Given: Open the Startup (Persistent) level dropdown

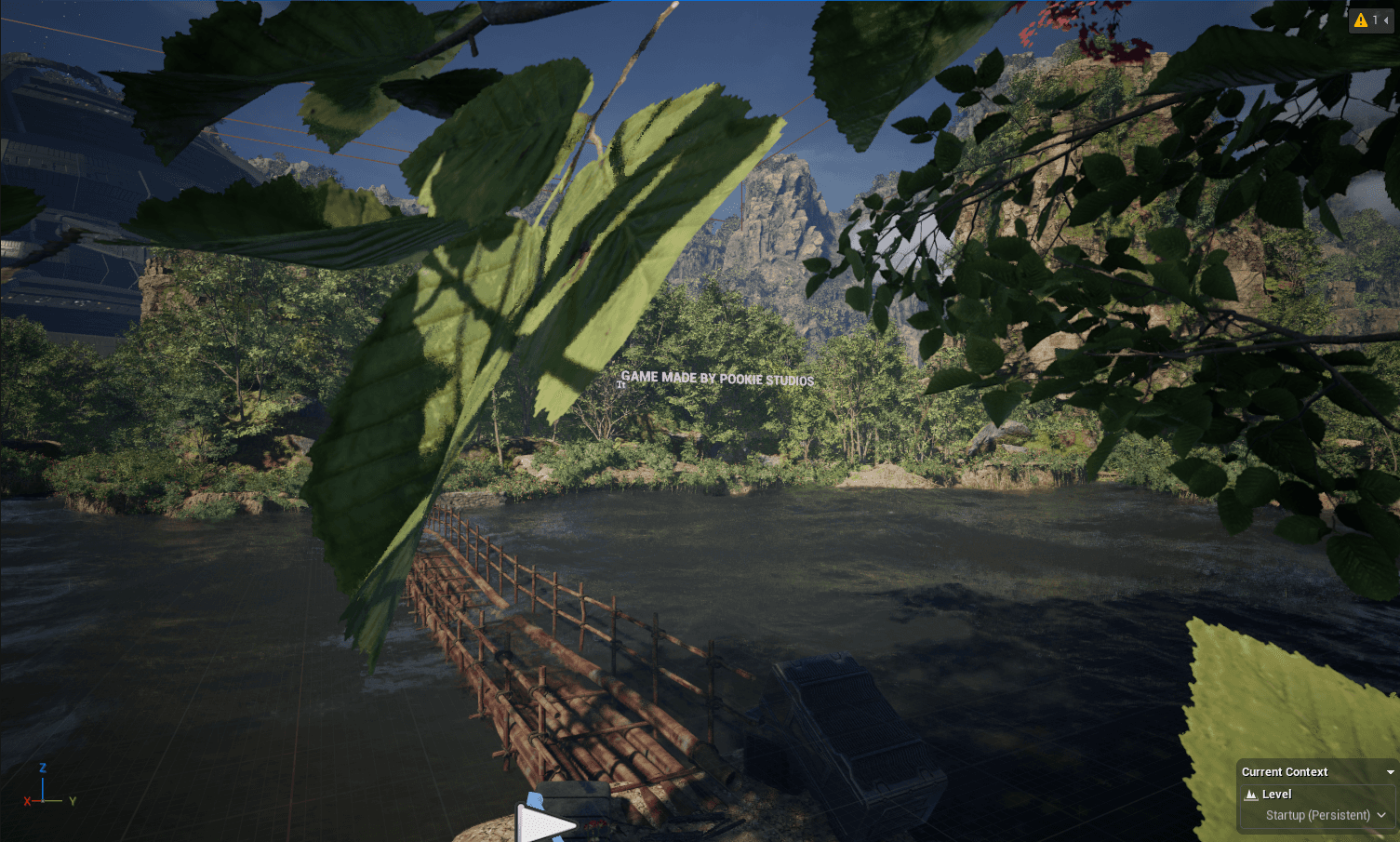Looking at the screenshot, I should pos(1382,815).
